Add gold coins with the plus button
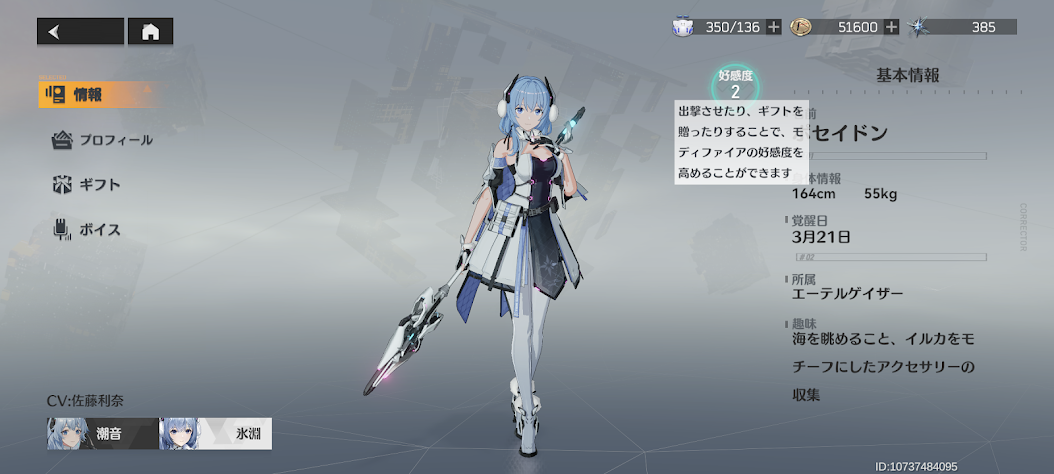1054x474 pixels. [891, 27]
